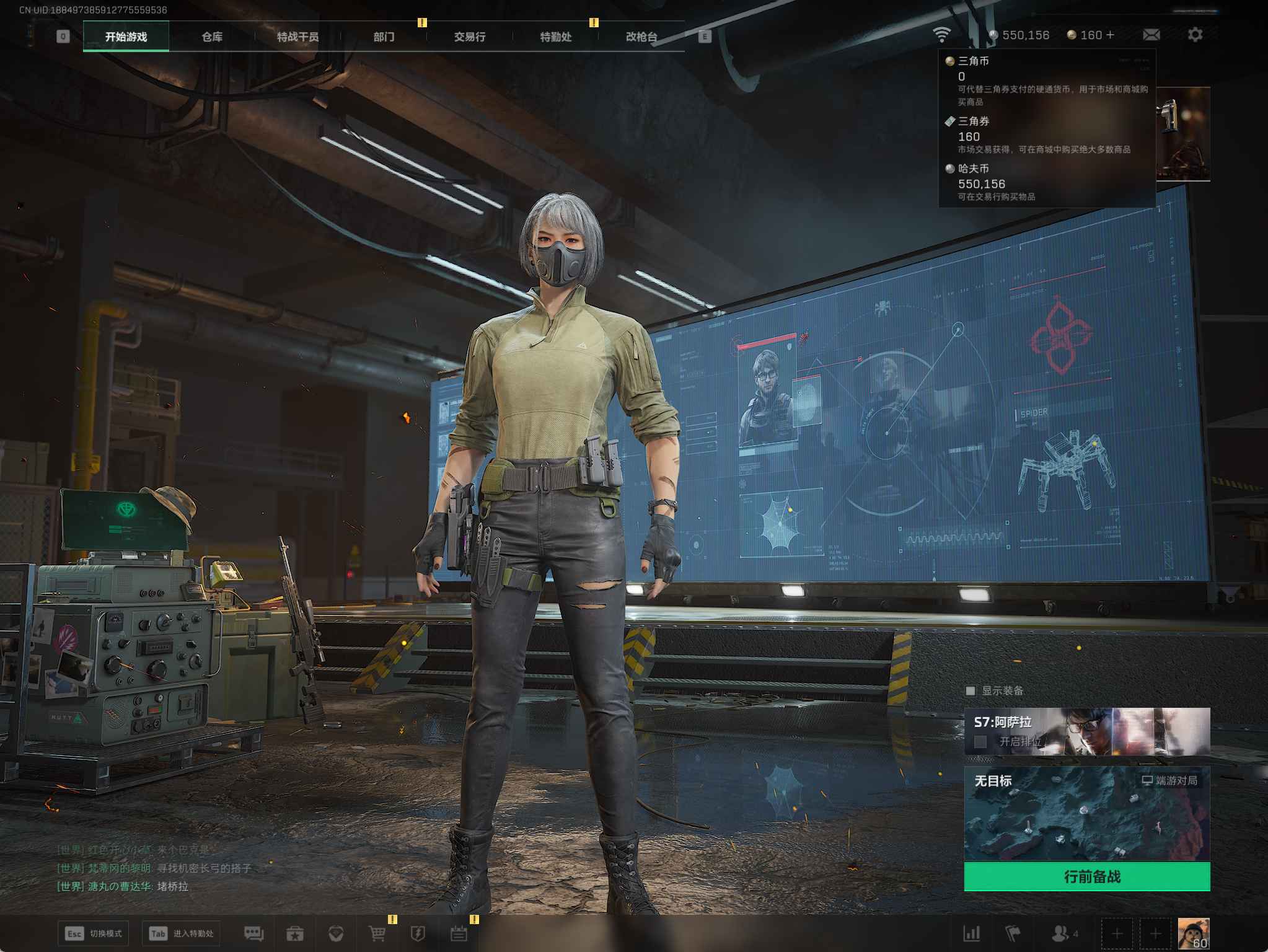This screenshot has width=1268, height=952.
Task: Open the mail envelope icon
Action: [1151, 35]
